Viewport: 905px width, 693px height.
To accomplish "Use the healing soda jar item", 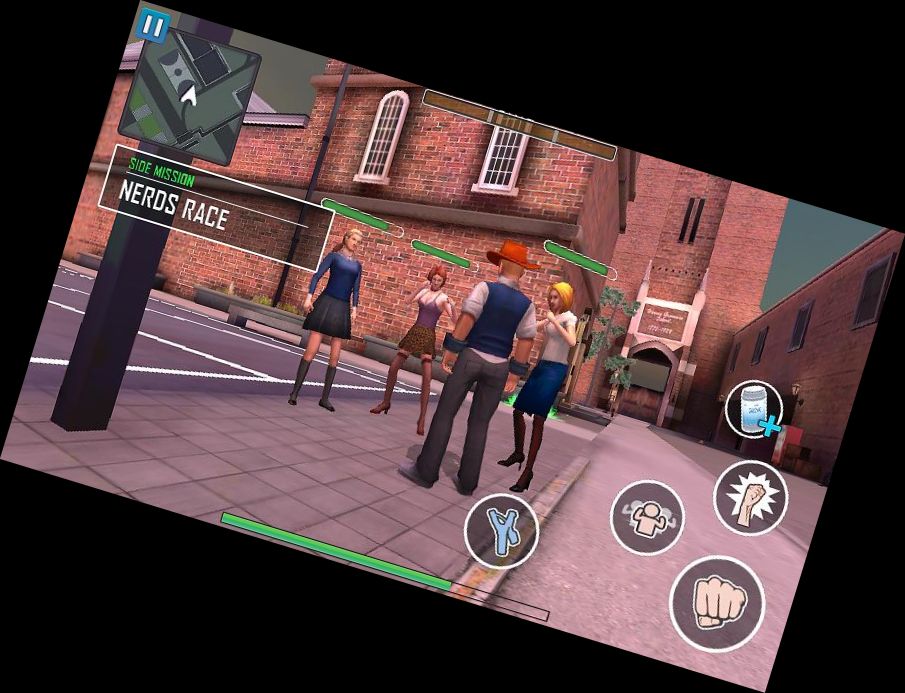I will 754,409.
